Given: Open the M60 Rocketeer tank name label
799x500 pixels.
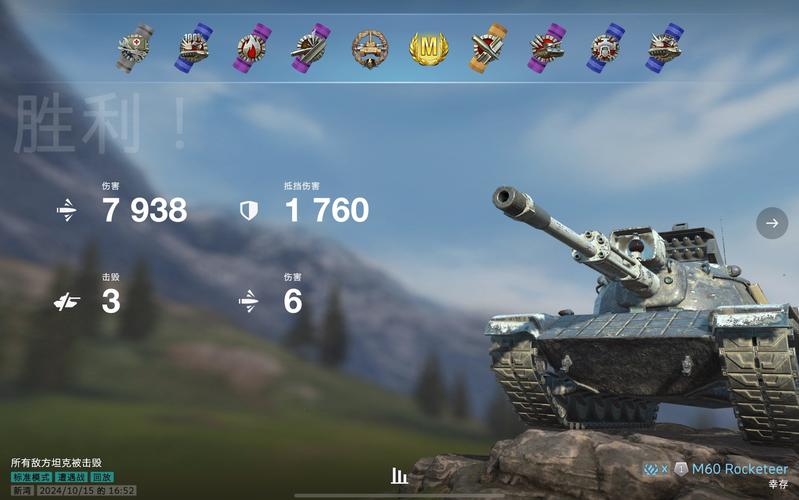Looking at the screenshot, I should [740, 469].
